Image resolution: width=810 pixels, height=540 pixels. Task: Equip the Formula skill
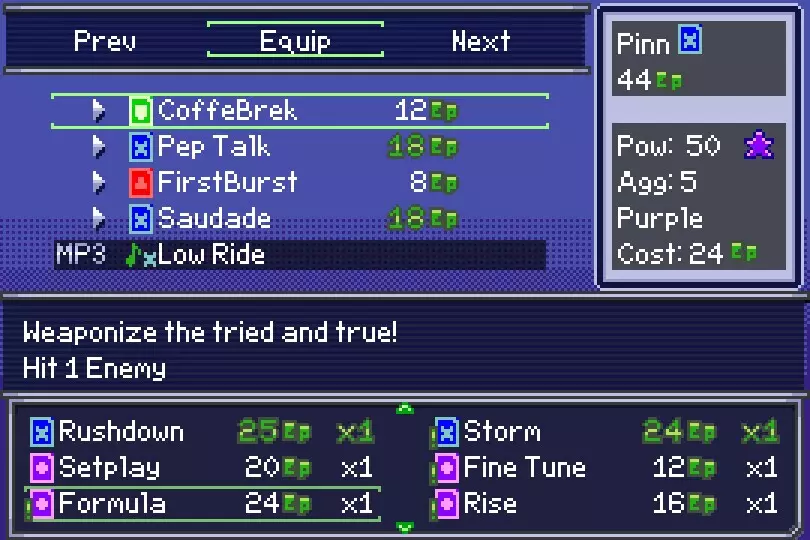click(200, 503)
